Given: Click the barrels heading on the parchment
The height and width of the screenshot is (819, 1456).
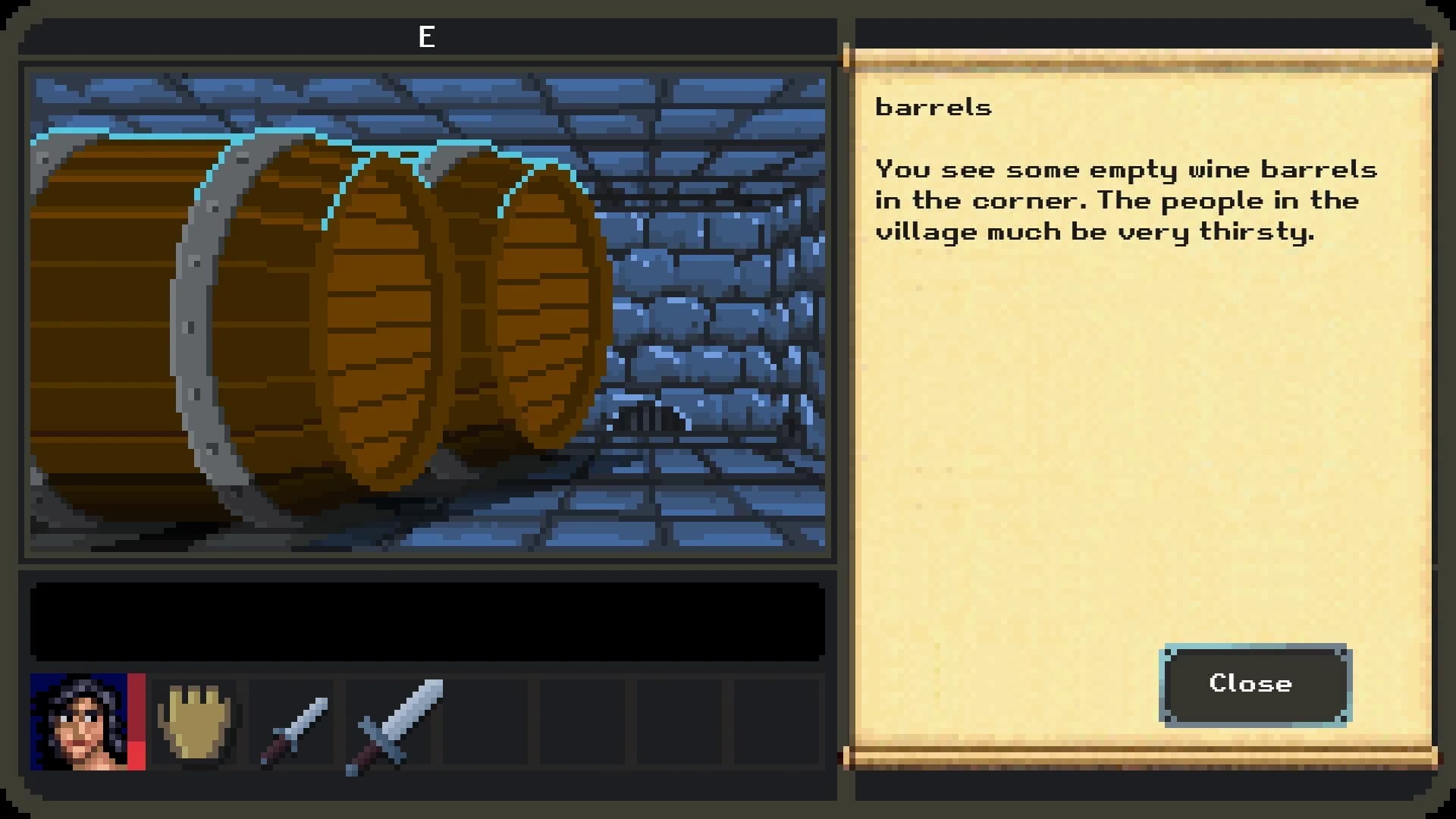Looking at the screenshot, I should pos(933,107).
